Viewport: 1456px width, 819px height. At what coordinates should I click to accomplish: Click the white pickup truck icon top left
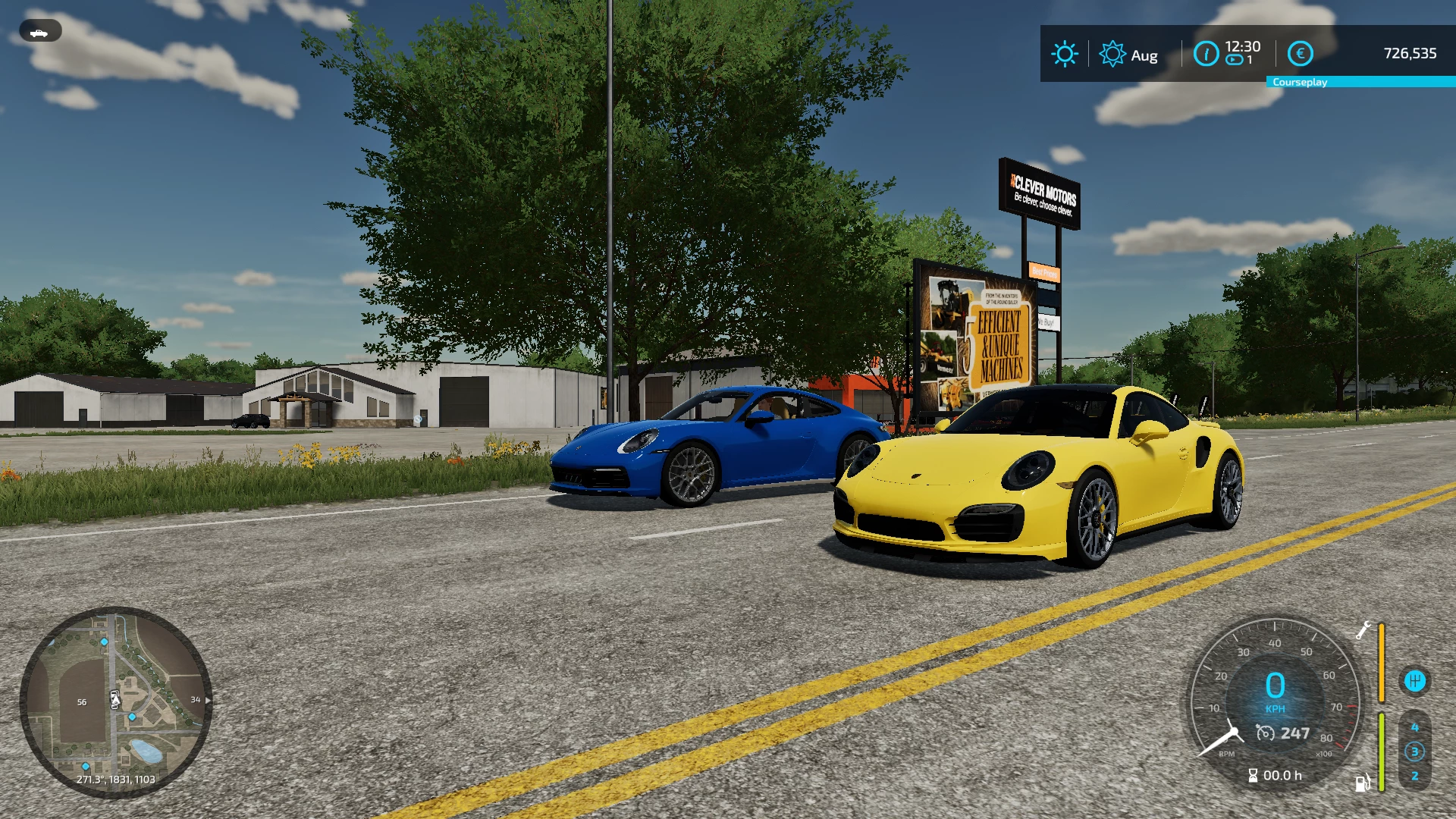point(39,32)
